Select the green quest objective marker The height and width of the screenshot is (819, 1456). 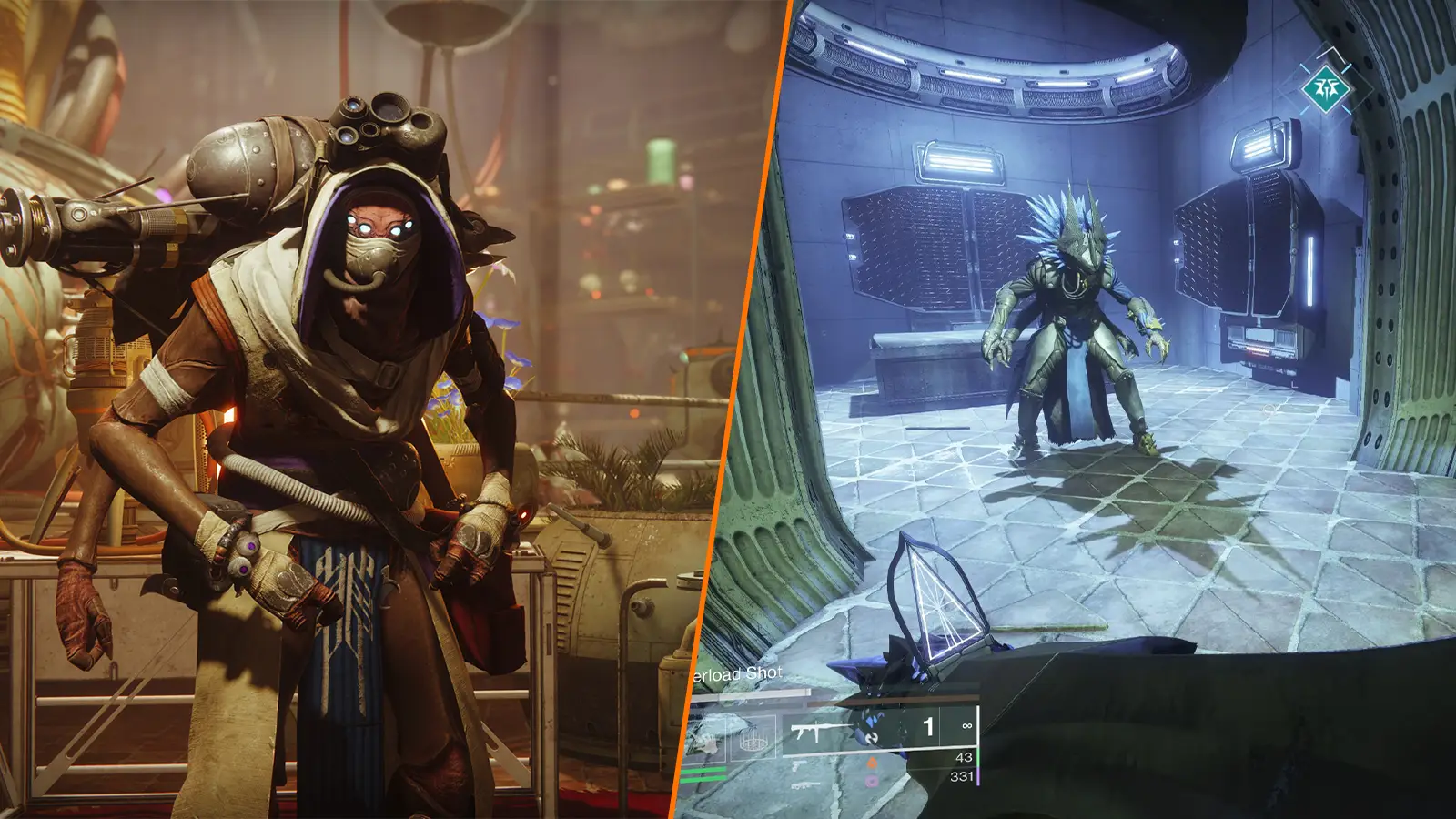1326,89
